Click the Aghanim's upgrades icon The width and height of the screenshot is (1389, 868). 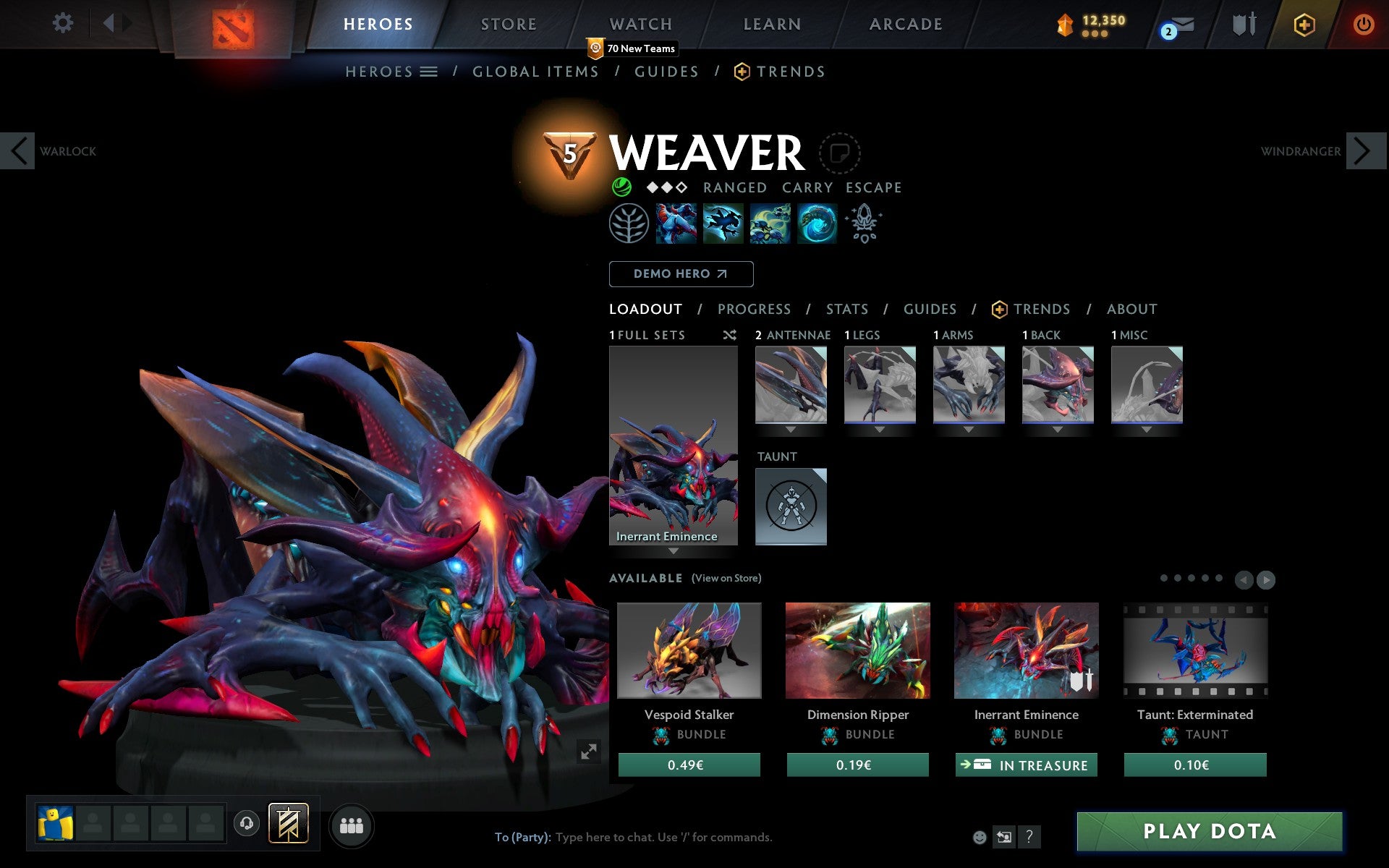(x=865, y=224)
